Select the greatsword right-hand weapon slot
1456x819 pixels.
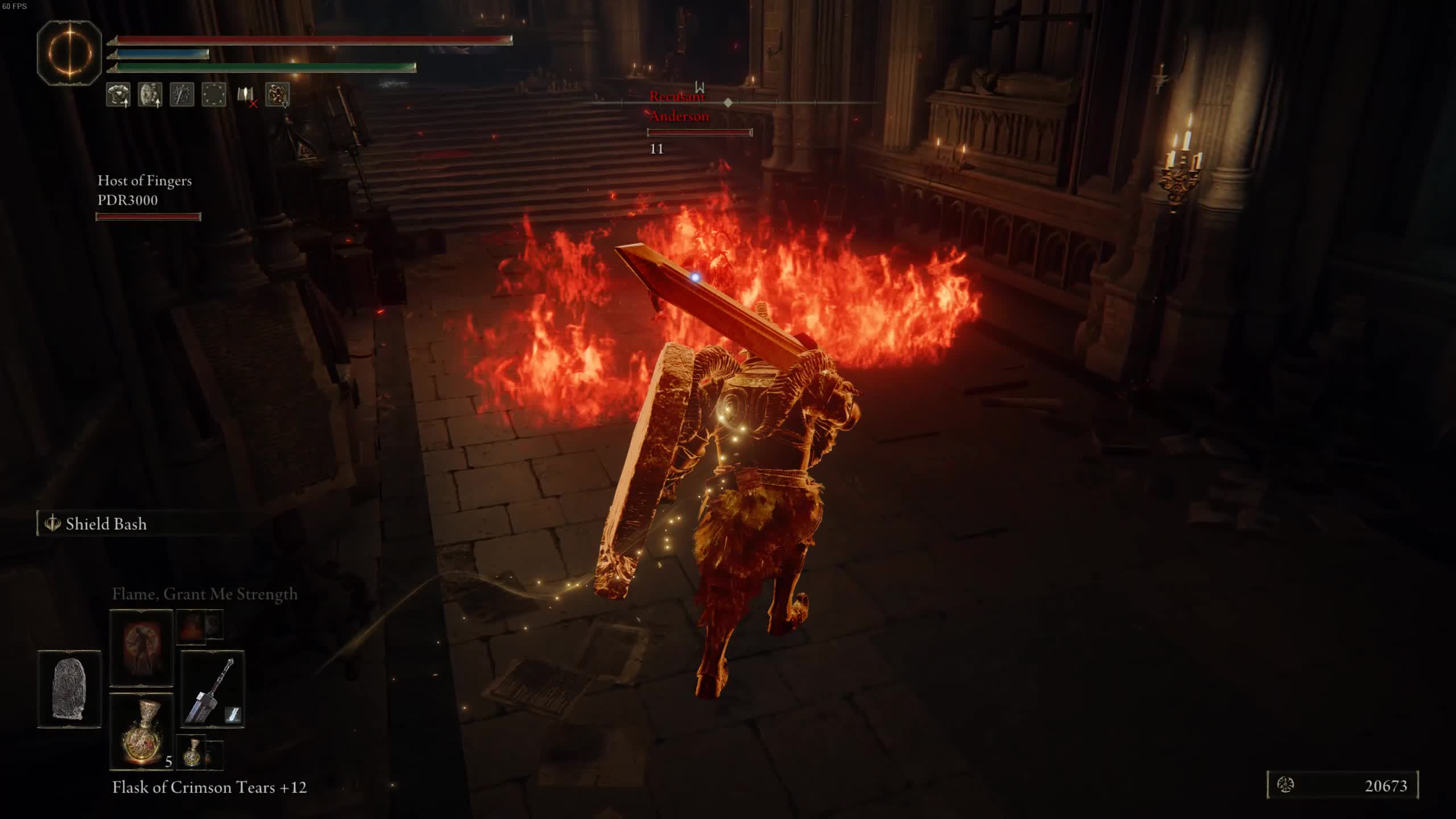(x=213, y=689)
